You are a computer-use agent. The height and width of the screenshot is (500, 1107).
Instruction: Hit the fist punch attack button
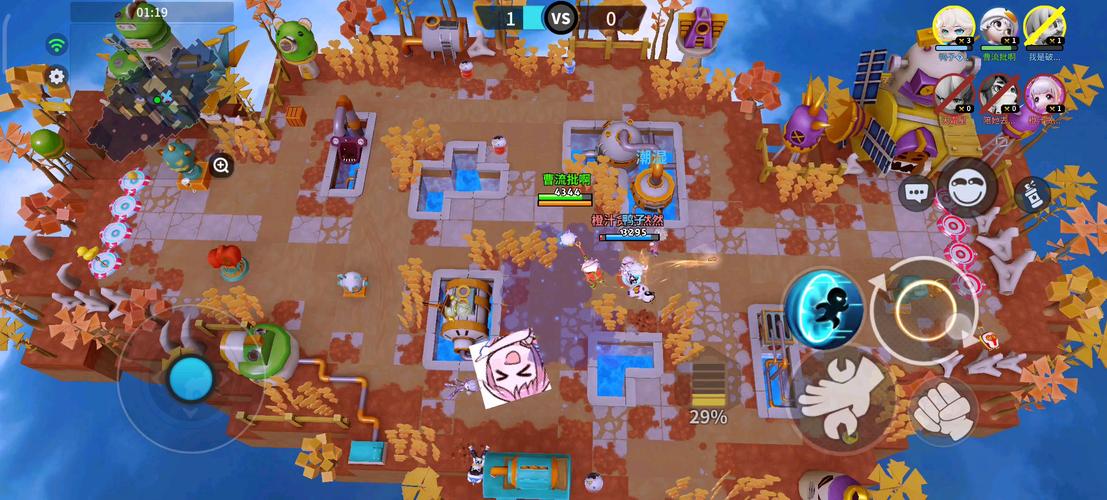coord(944,411)
